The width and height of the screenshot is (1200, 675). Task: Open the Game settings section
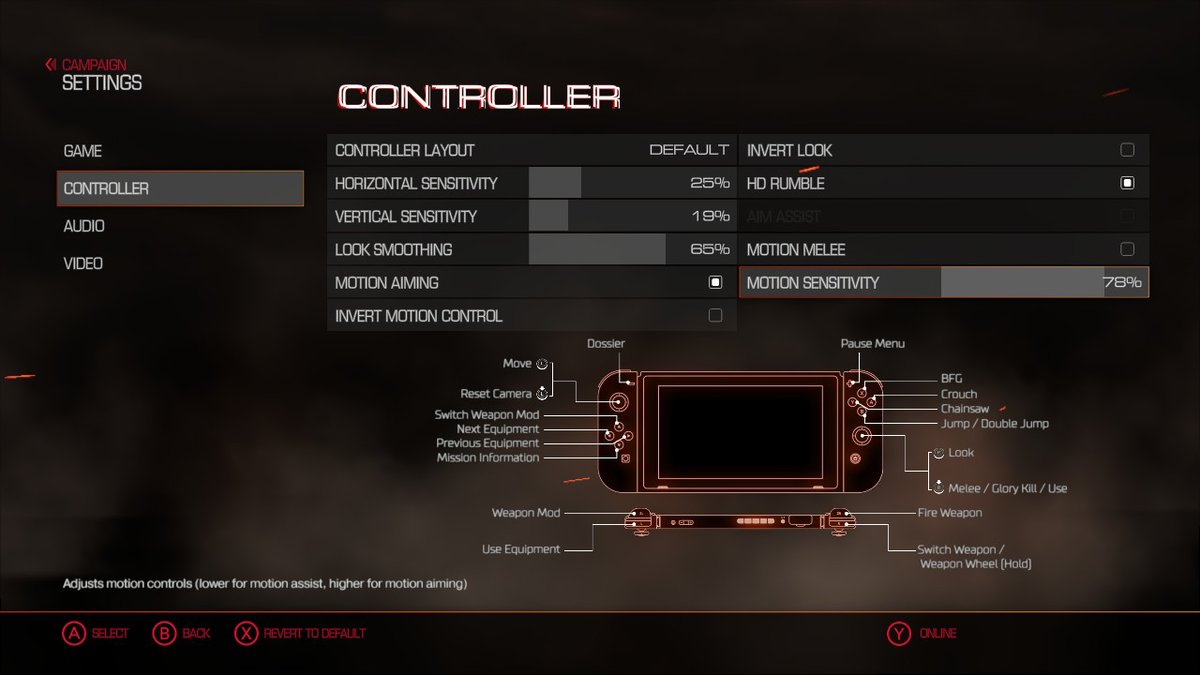83,151
